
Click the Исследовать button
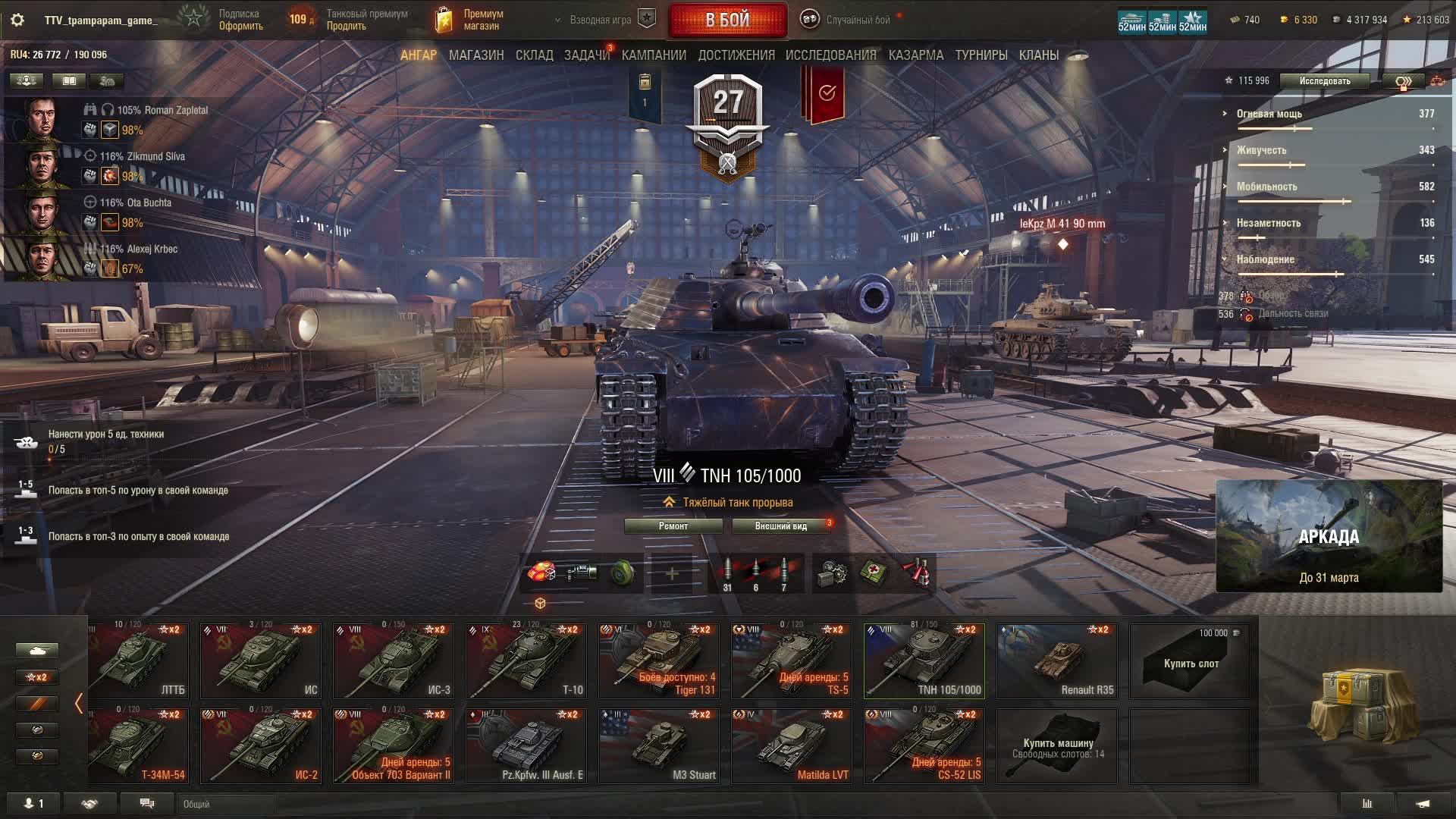pos(1324,81)
